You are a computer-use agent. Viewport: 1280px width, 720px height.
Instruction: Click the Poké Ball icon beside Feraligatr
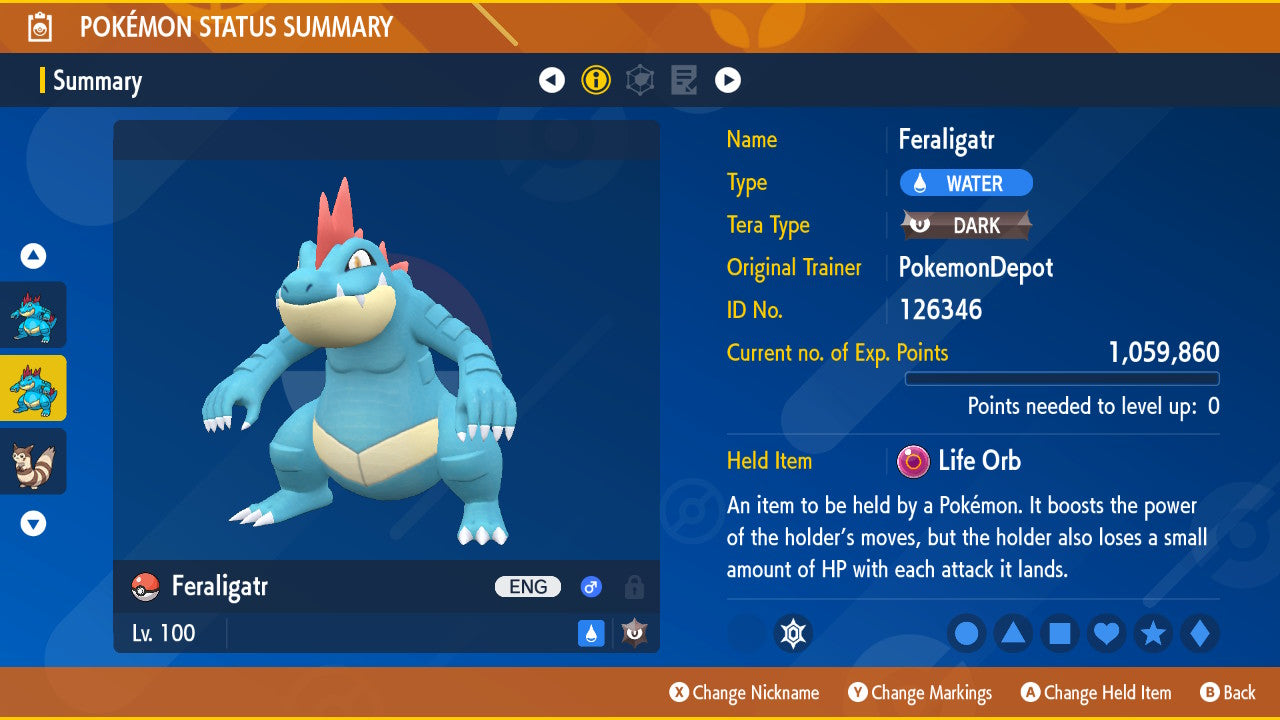[x=146, y=587]
